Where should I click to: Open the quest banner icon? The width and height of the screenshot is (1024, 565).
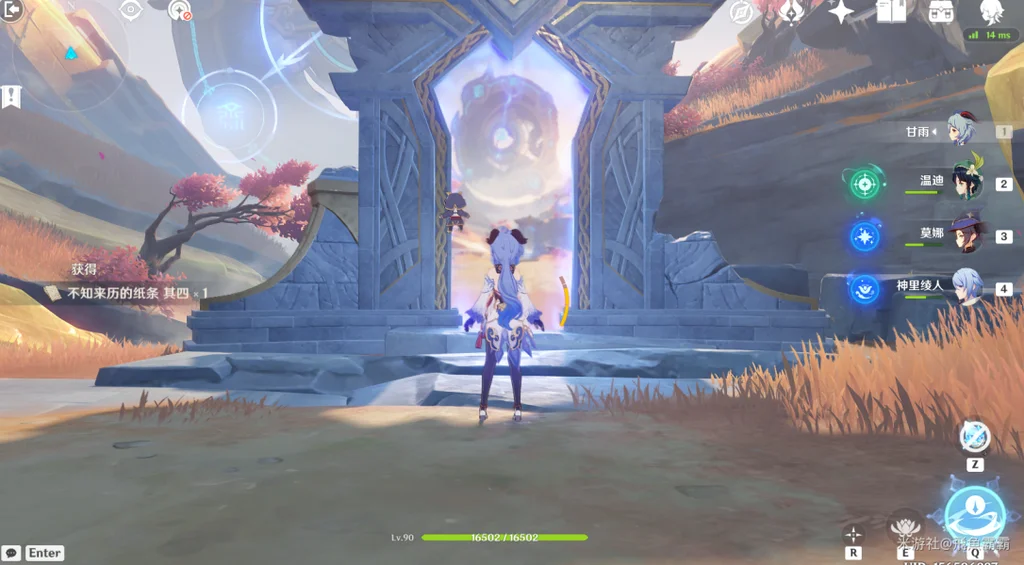pyautogui.click(x=12, y=97)
